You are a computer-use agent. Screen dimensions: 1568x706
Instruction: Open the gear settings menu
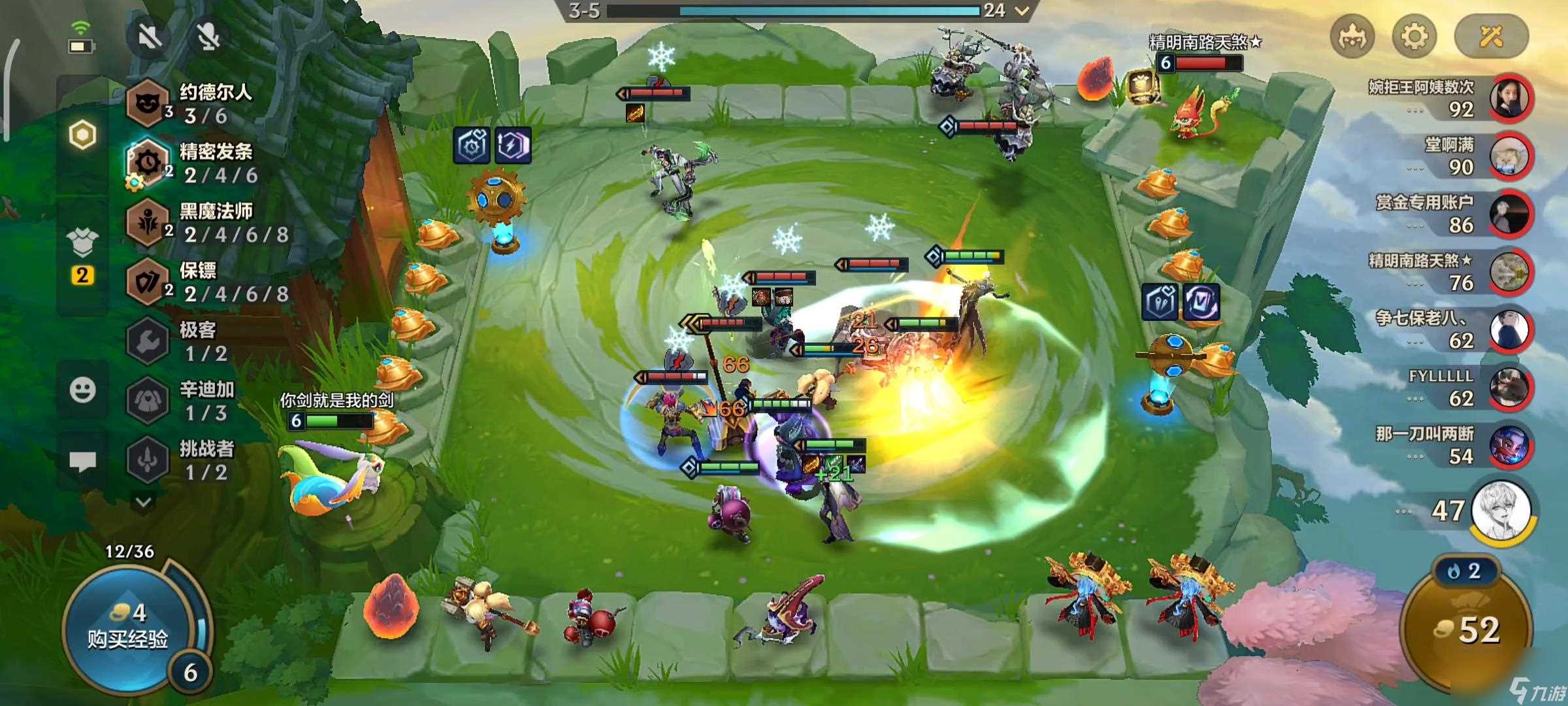[x=1413, y=36]
